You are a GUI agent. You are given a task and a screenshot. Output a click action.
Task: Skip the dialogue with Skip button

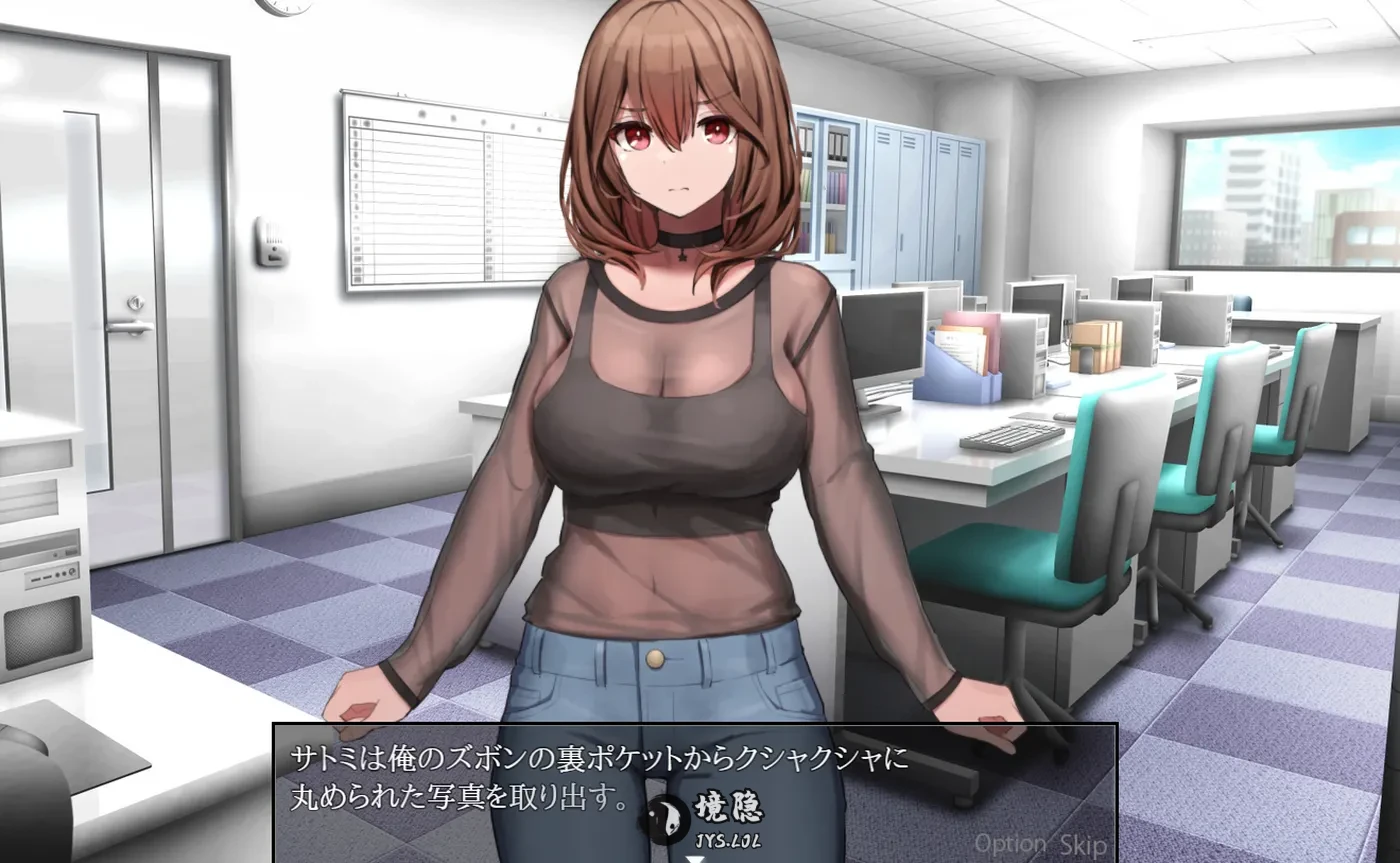[1084, 843]
